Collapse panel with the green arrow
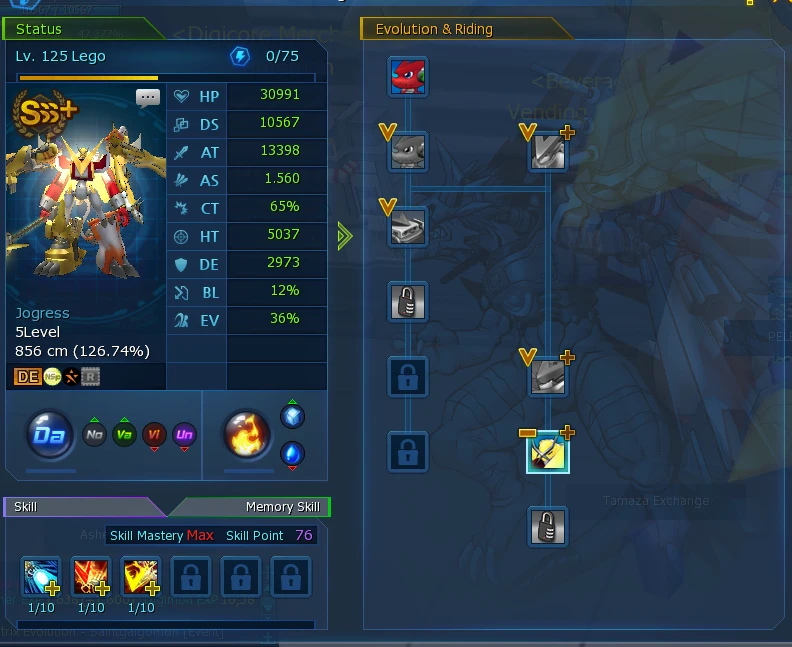The height and width of the screenshot is (647, 792). pos(346,237)
